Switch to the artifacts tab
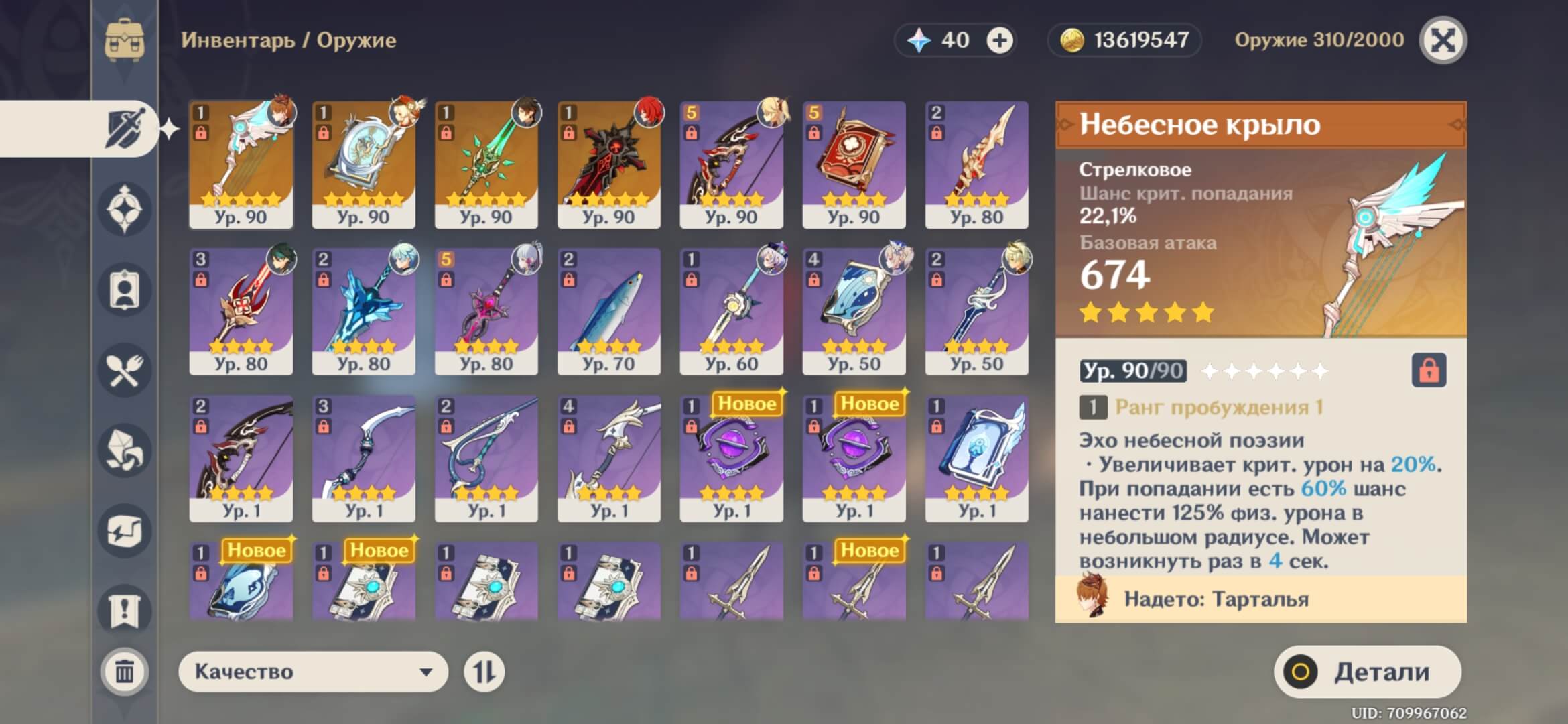Viewport: 1568px width, 724px height. [x=125, y=209]
